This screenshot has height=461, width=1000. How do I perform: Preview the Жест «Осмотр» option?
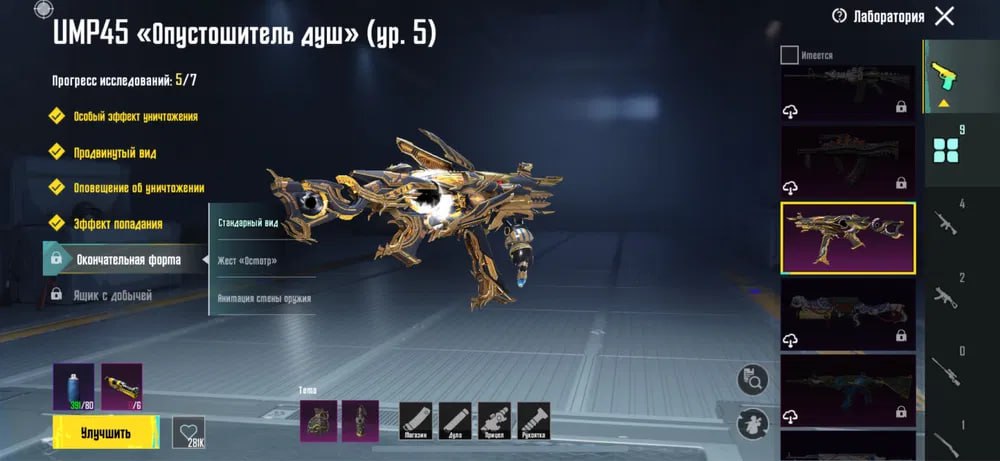248,260
